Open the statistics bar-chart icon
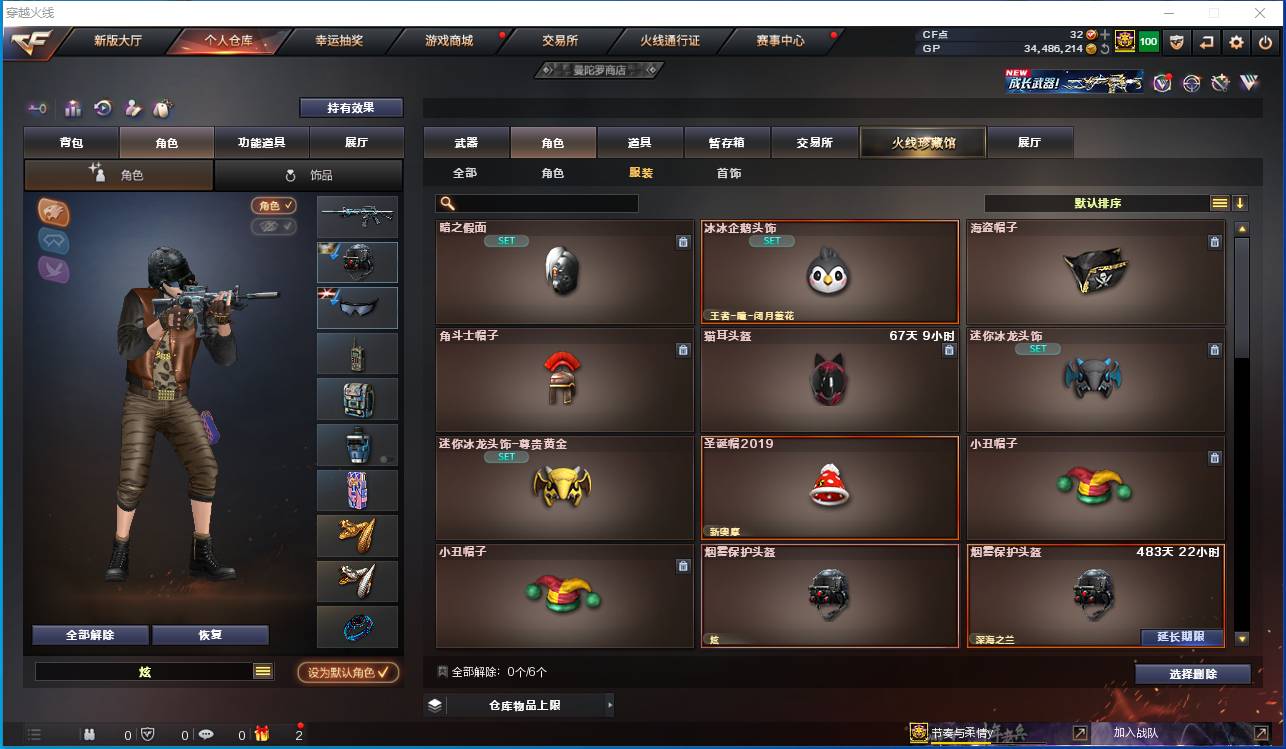This screenshot has width=1286, height=749. [74, 108]
